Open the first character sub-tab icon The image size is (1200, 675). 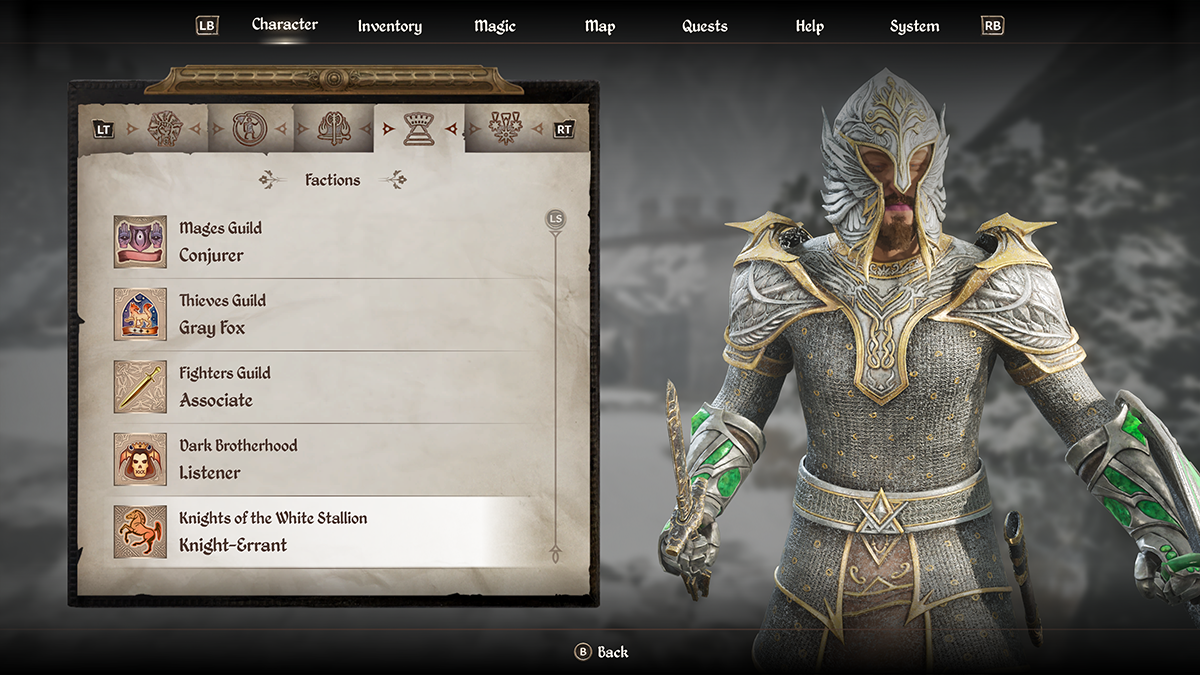pos(164,129)
